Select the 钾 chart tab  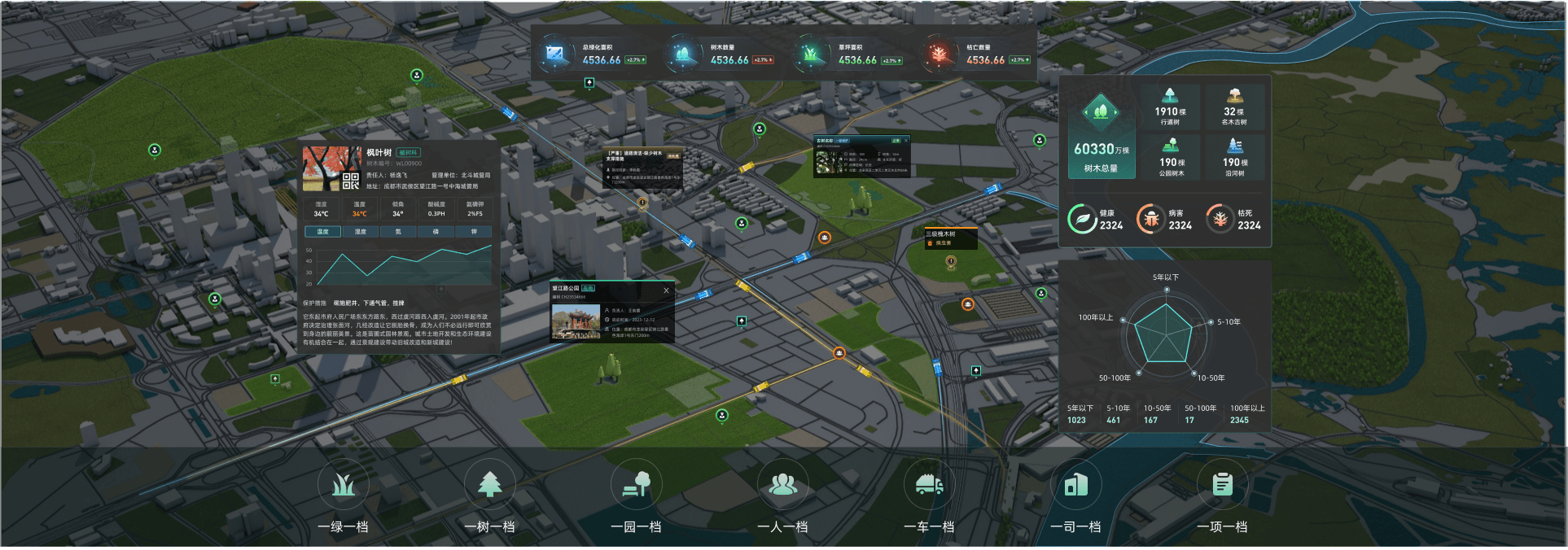click(x=474, y=232)
